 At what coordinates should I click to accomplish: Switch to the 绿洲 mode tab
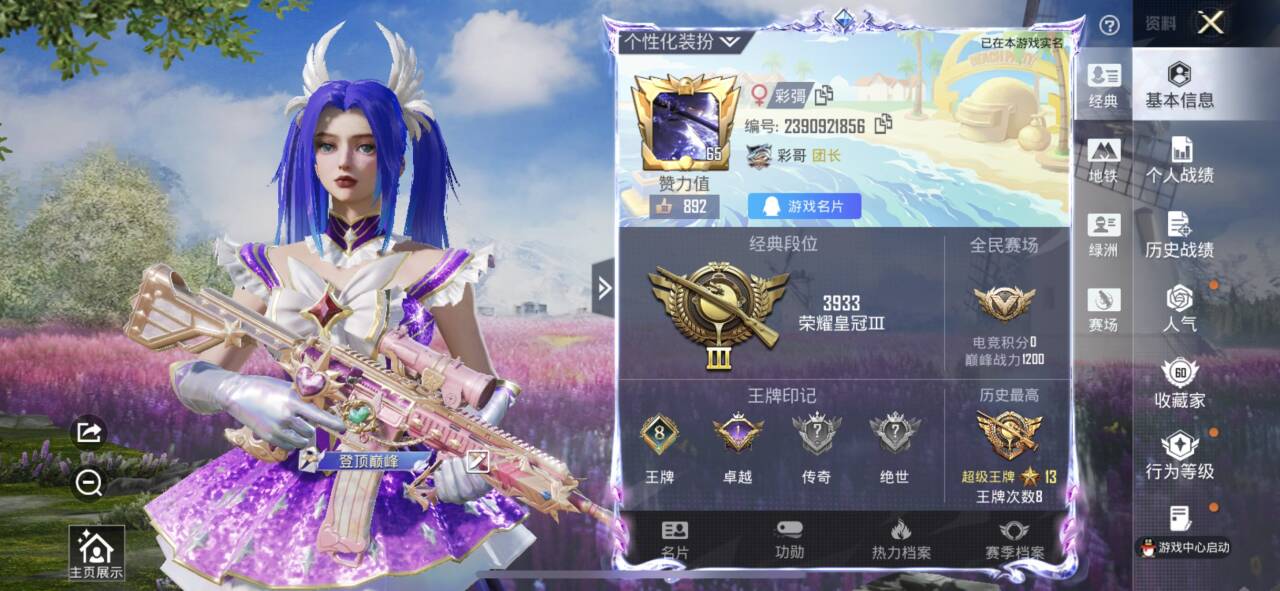click(1104, 236)
